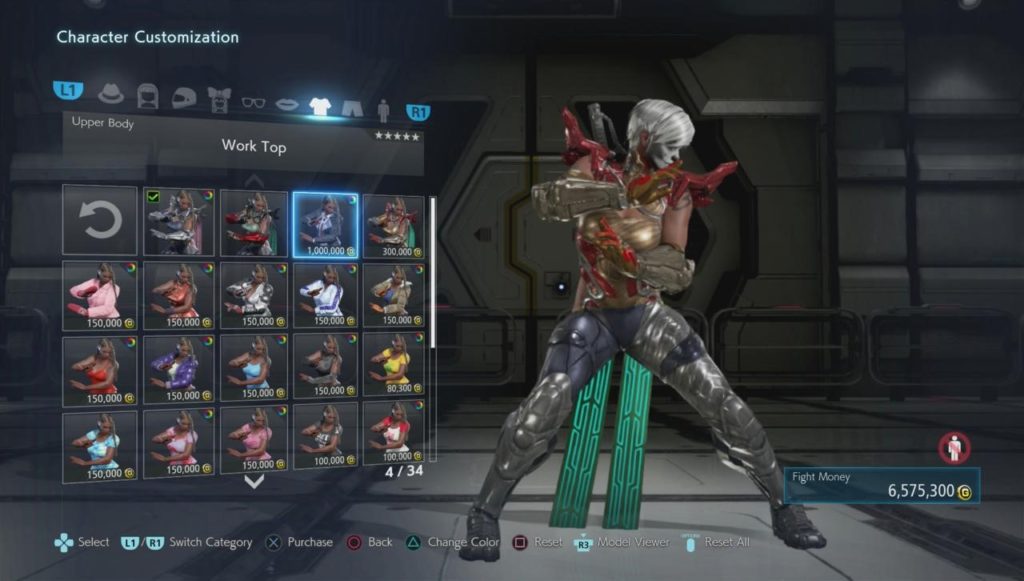
Task: Select the bow tie accessory tab
Action: [x=219, y=99]
